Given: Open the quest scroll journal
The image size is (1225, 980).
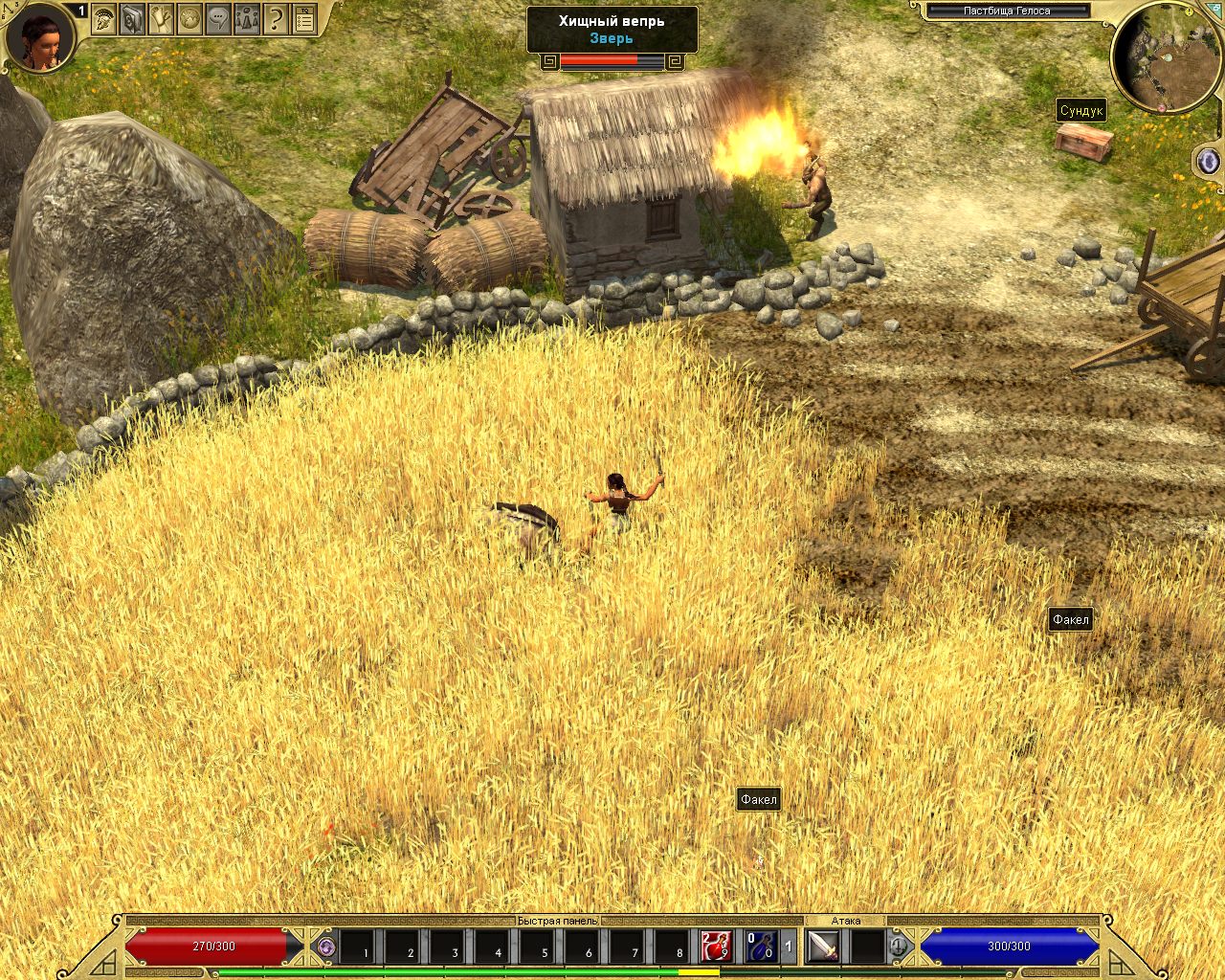Looking at the screenshot, I should 161,17.
